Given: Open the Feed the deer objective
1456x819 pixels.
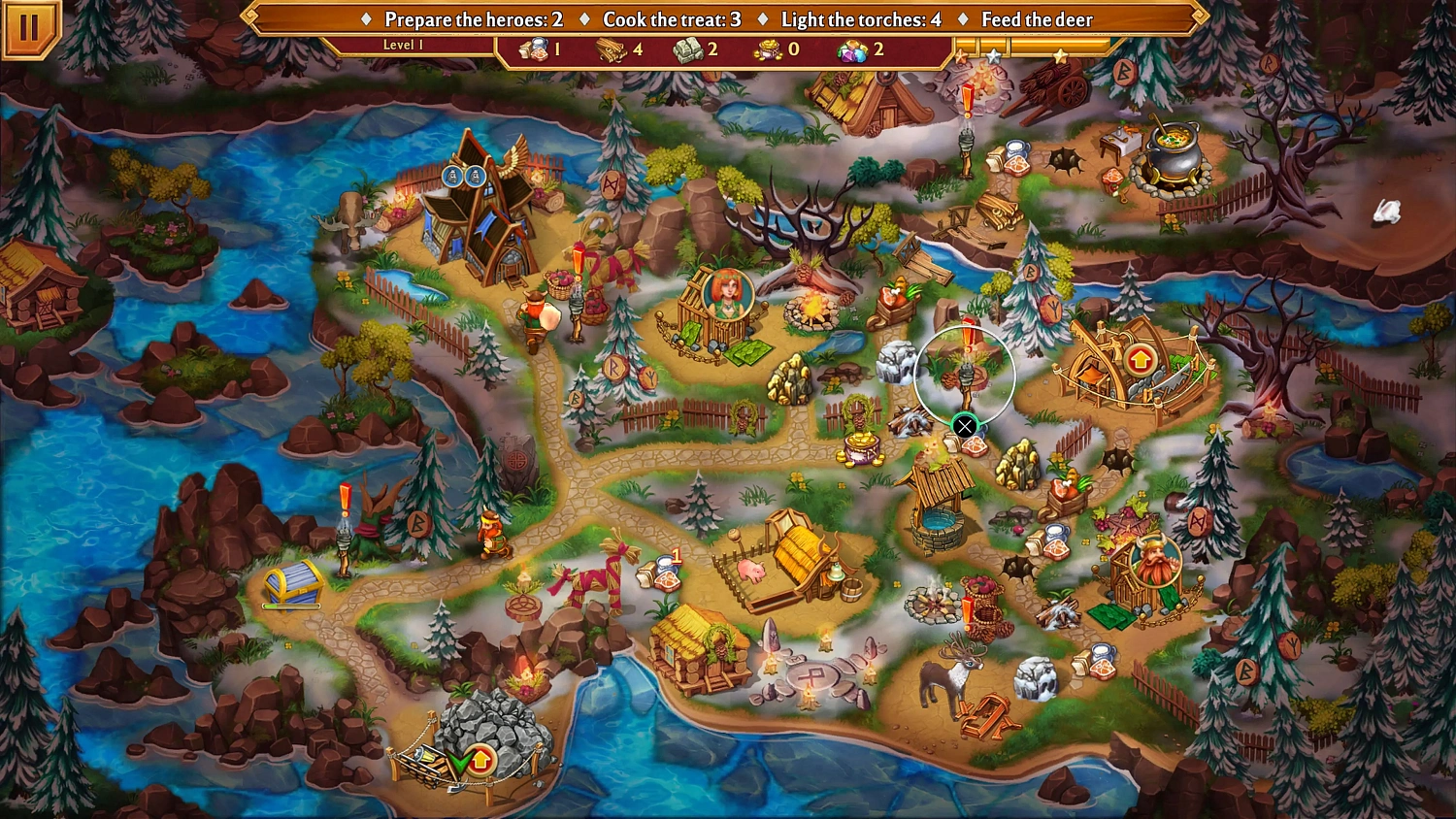Looking at the screenshot, I should click(x=1037, y=18).
